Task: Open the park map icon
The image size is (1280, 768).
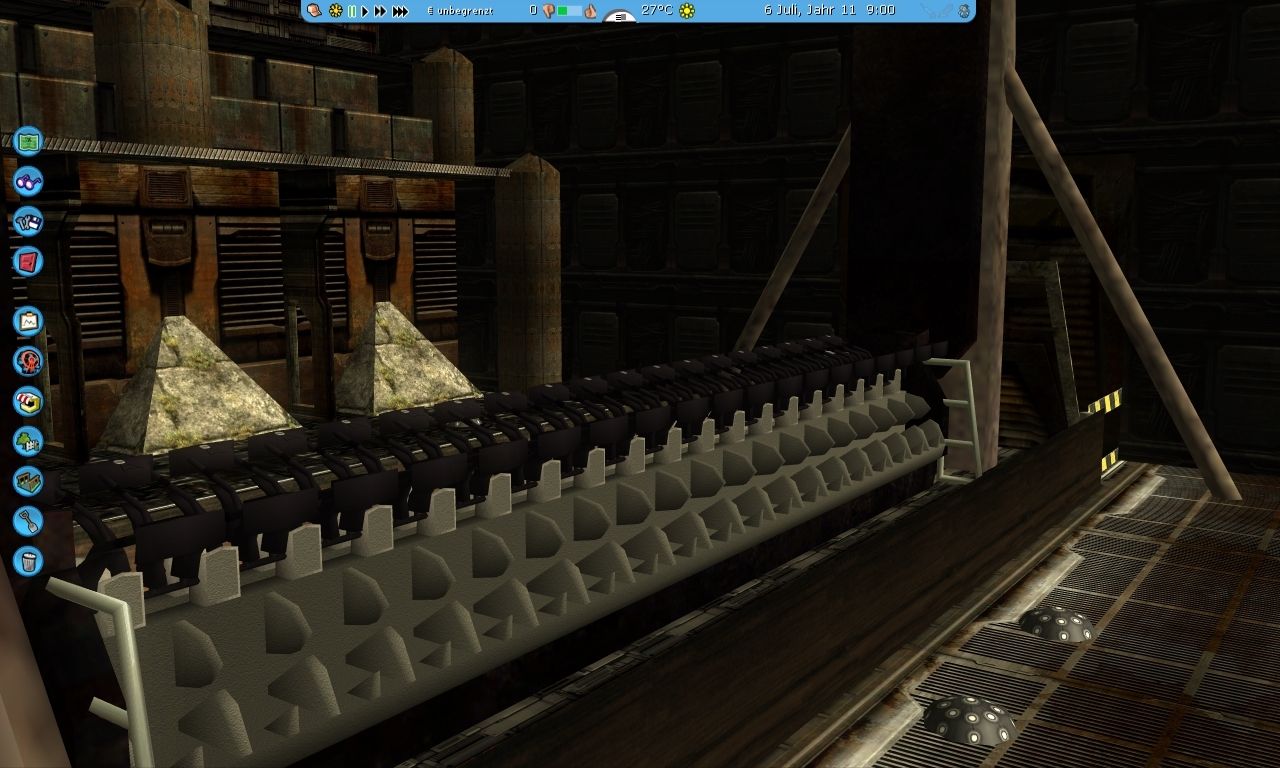Action: tap(28, 140)
